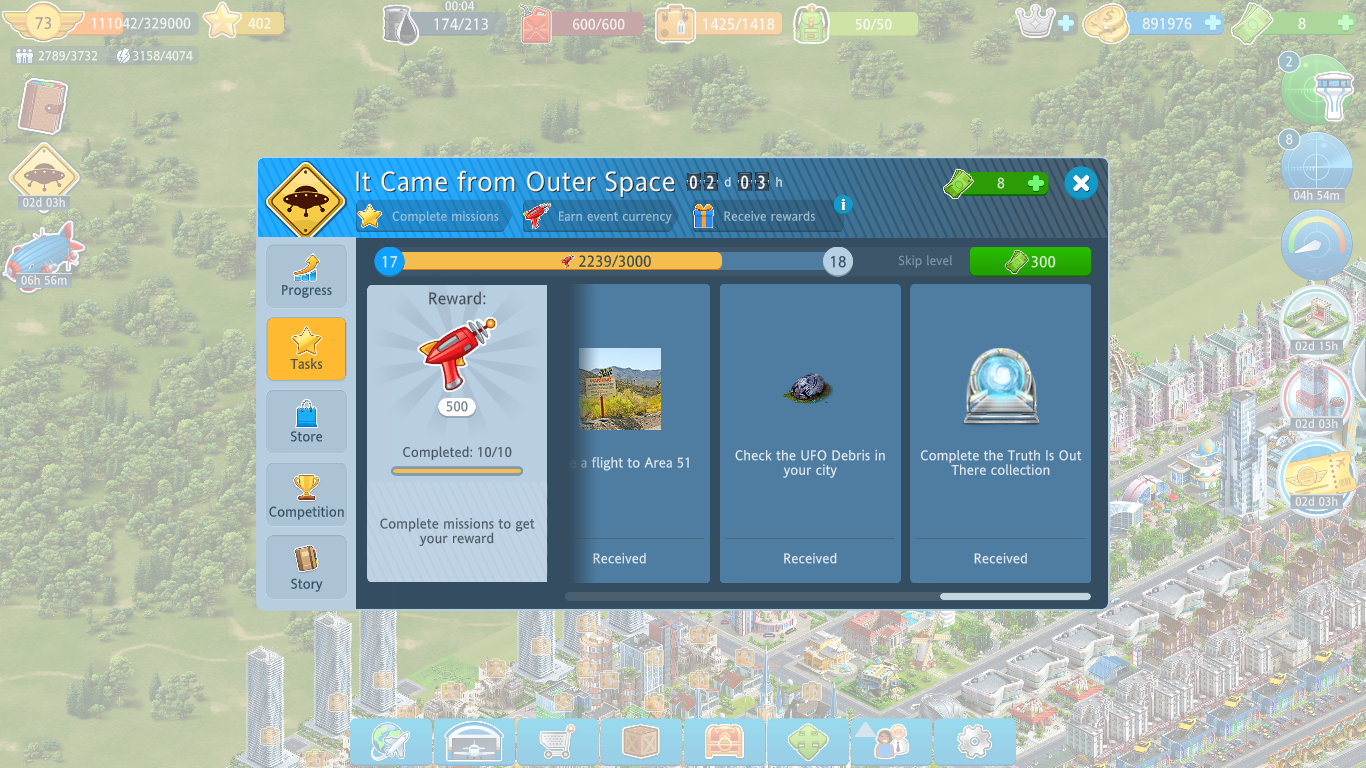Open the settings gear in the bottom toolbar

point(974,742)
